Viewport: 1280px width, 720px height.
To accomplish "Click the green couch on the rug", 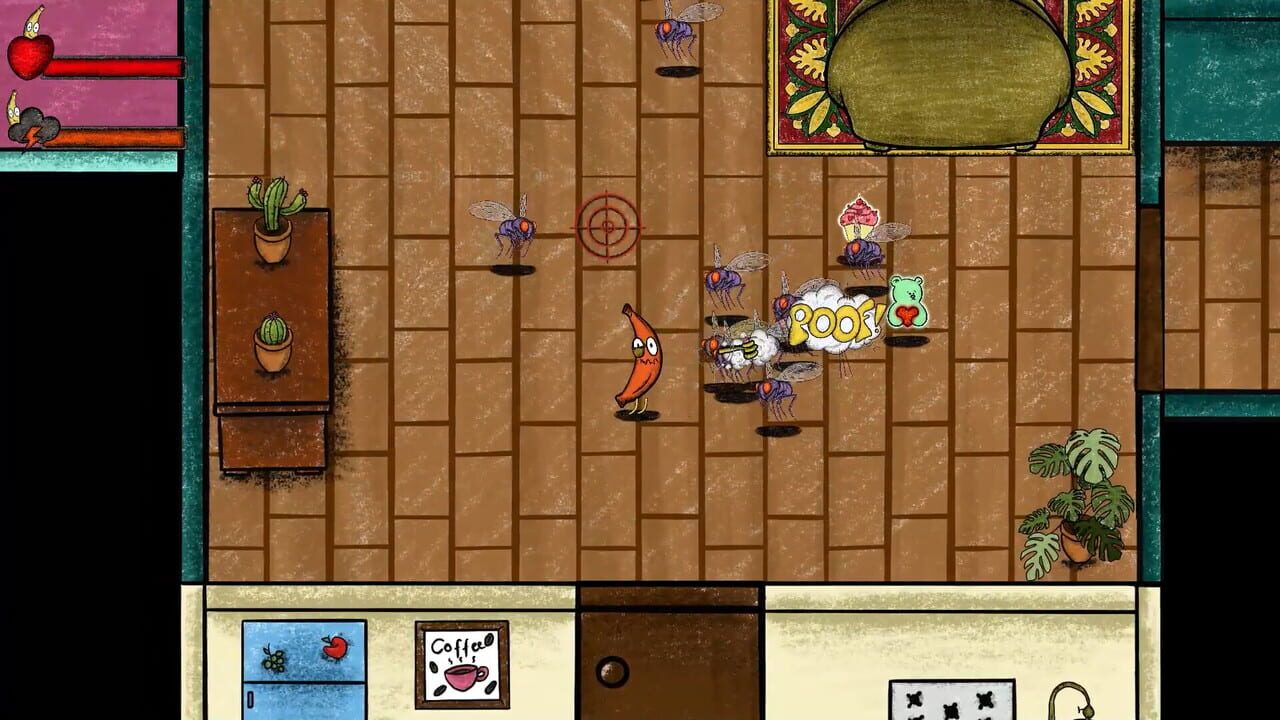I will pos(950,70).
